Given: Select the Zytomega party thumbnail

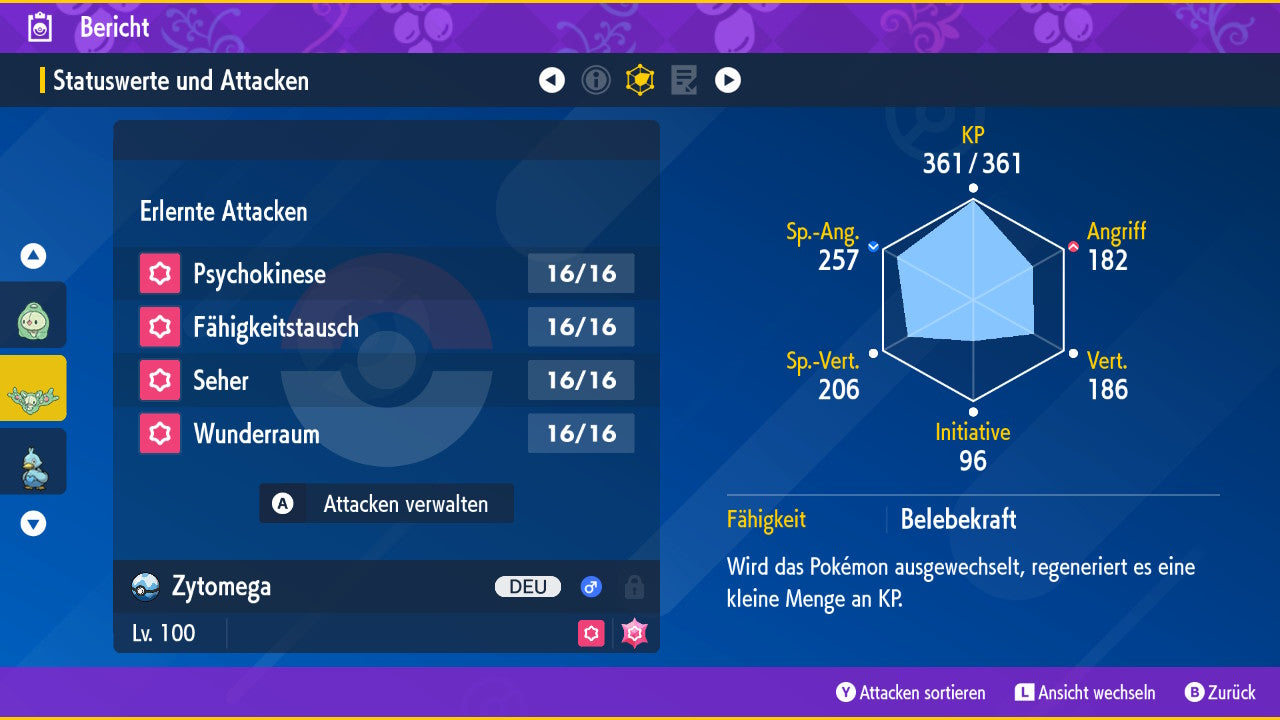Looking at the screenshot, I should [x=33, y=389].
